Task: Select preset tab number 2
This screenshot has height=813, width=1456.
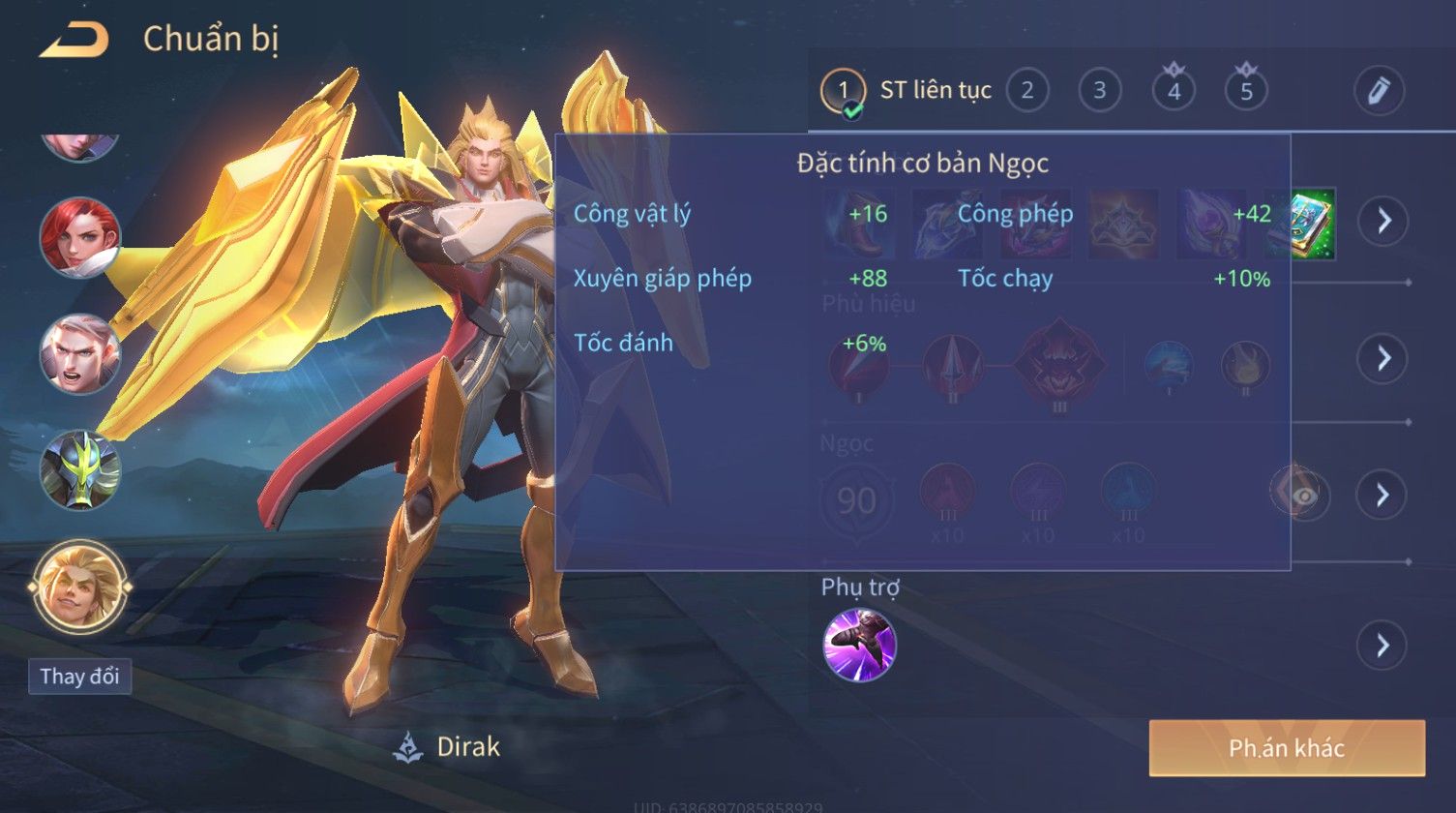Action: [x=1026, y=91]
